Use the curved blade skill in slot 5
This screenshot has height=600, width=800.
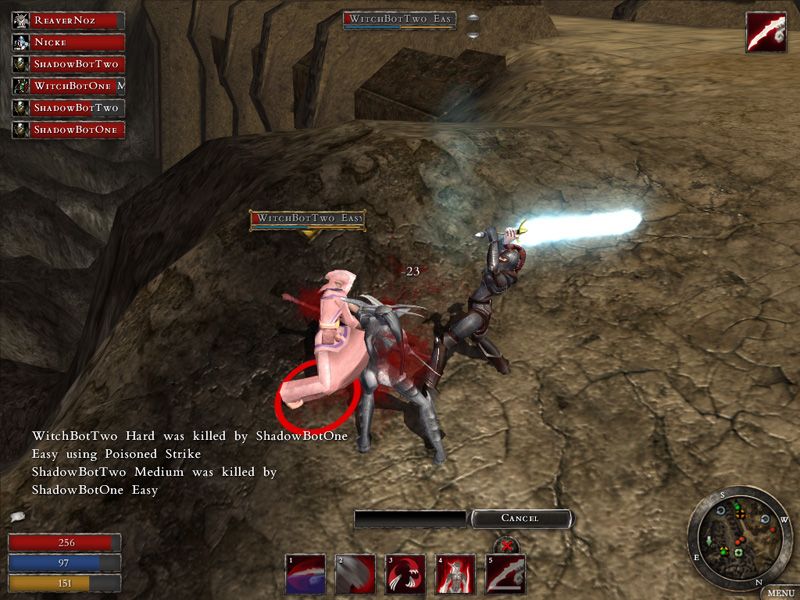[x=505, y=575]
